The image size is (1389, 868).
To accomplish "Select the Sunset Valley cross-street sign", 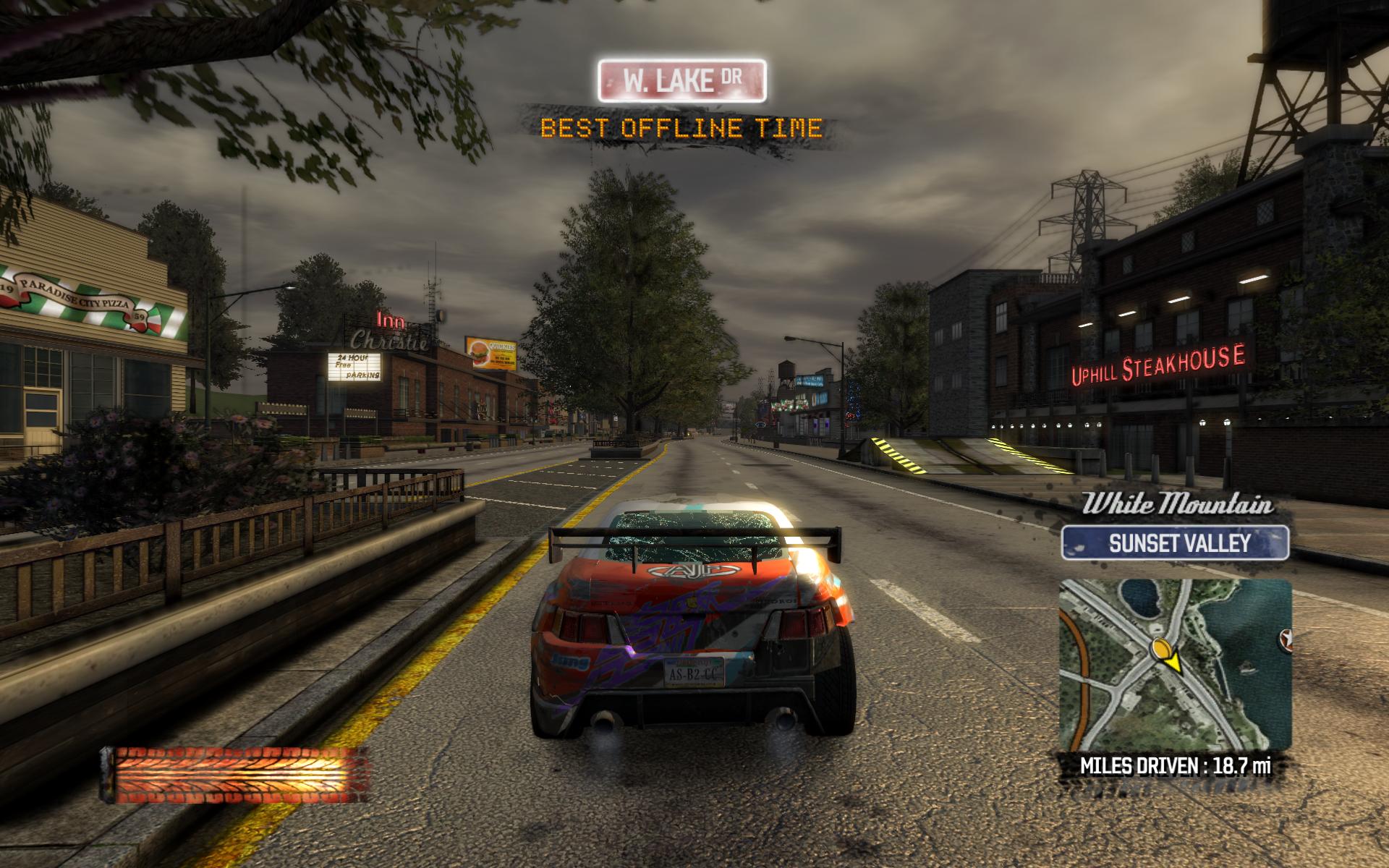I will [1175, 542].
